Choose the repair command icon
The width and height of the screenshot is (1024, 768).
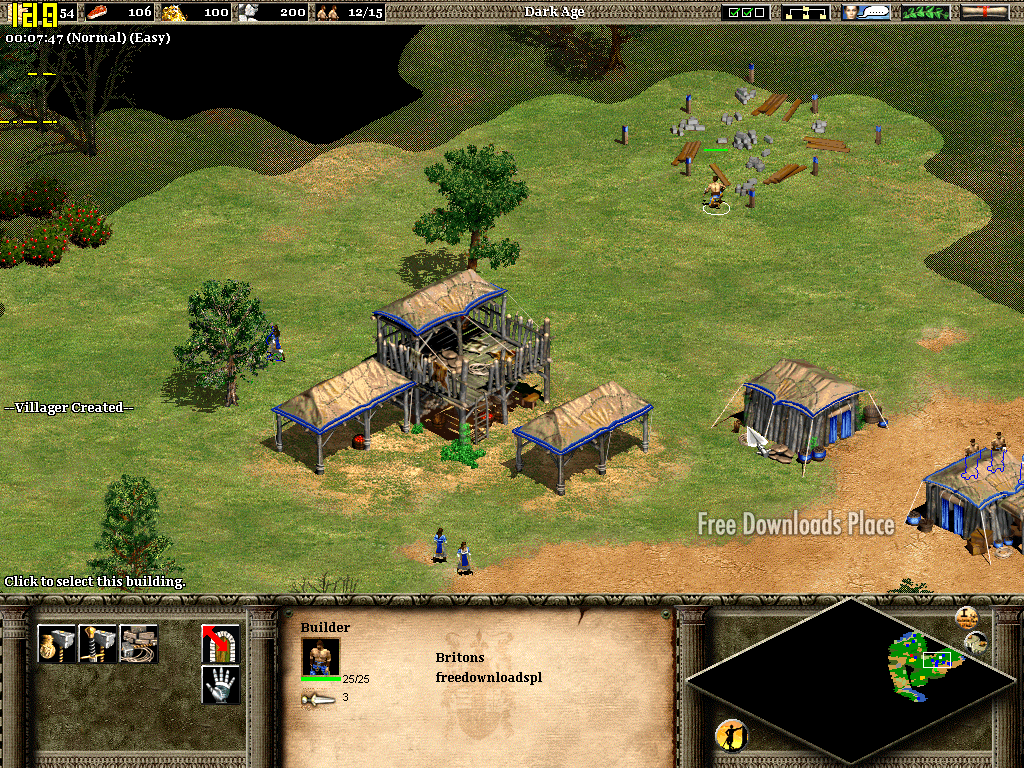(139, 643)
